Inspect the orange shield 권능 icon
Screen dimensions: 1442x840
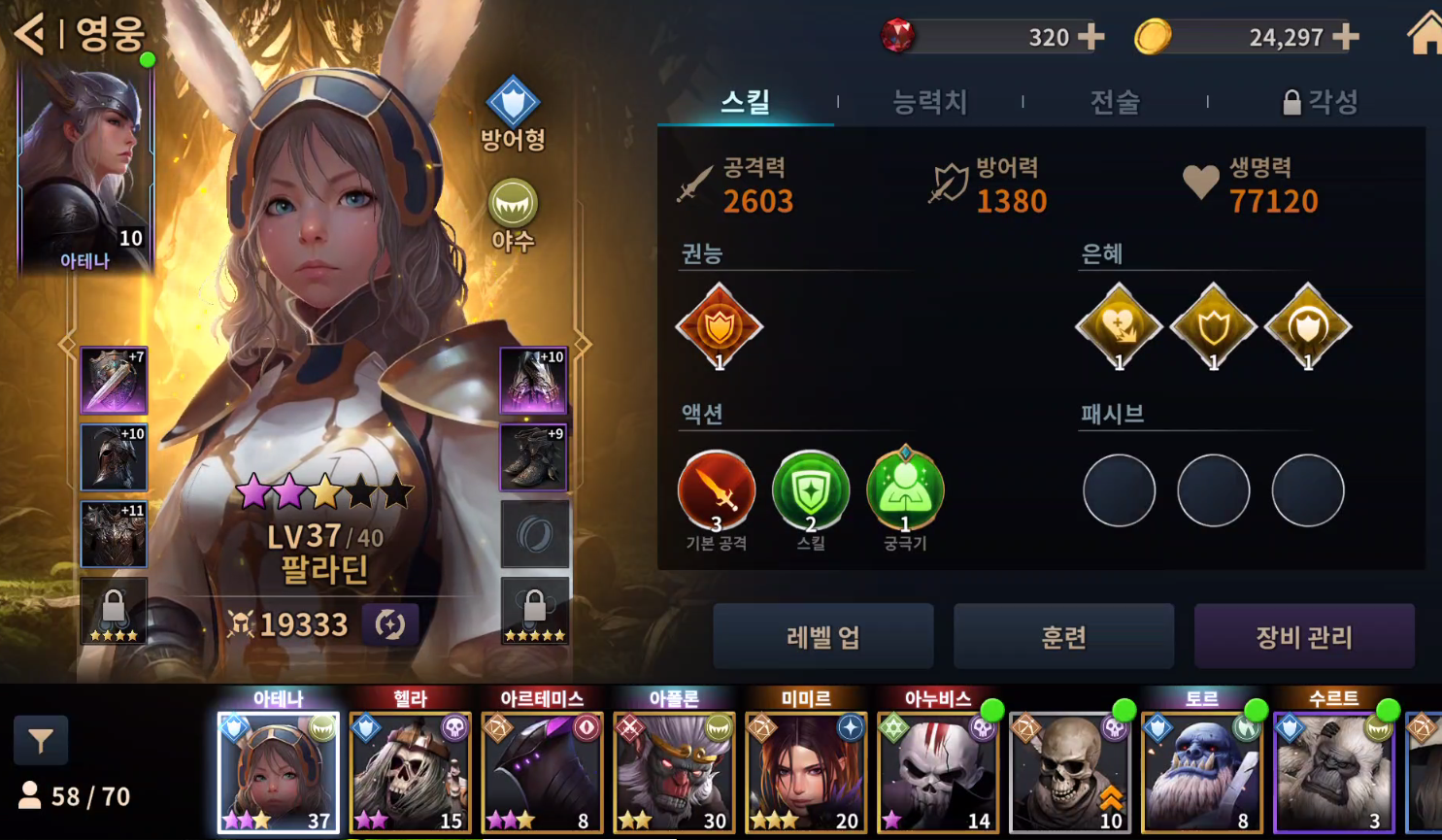point(719,327)
